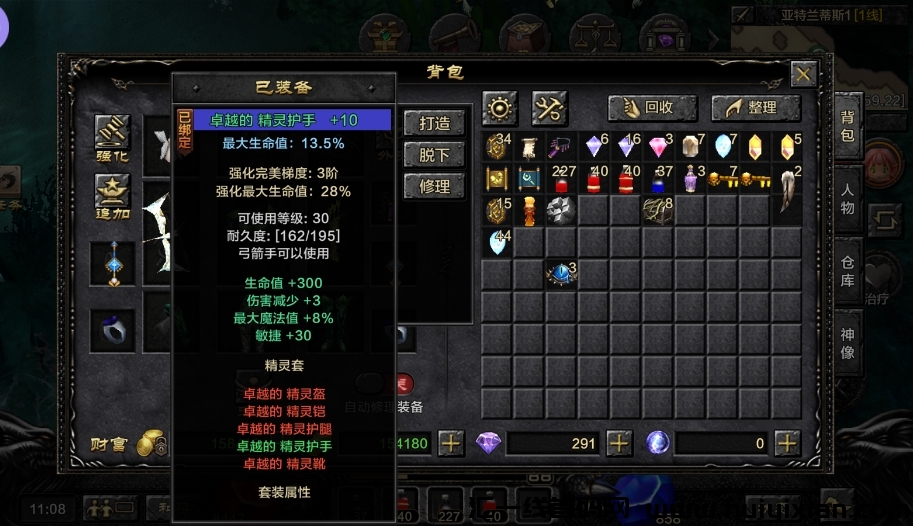Image resolution: width=913 pixels, height=526 pixels.
Task: Switch to the 仓库 (warehouse) side tab
Action: point(847,270)
